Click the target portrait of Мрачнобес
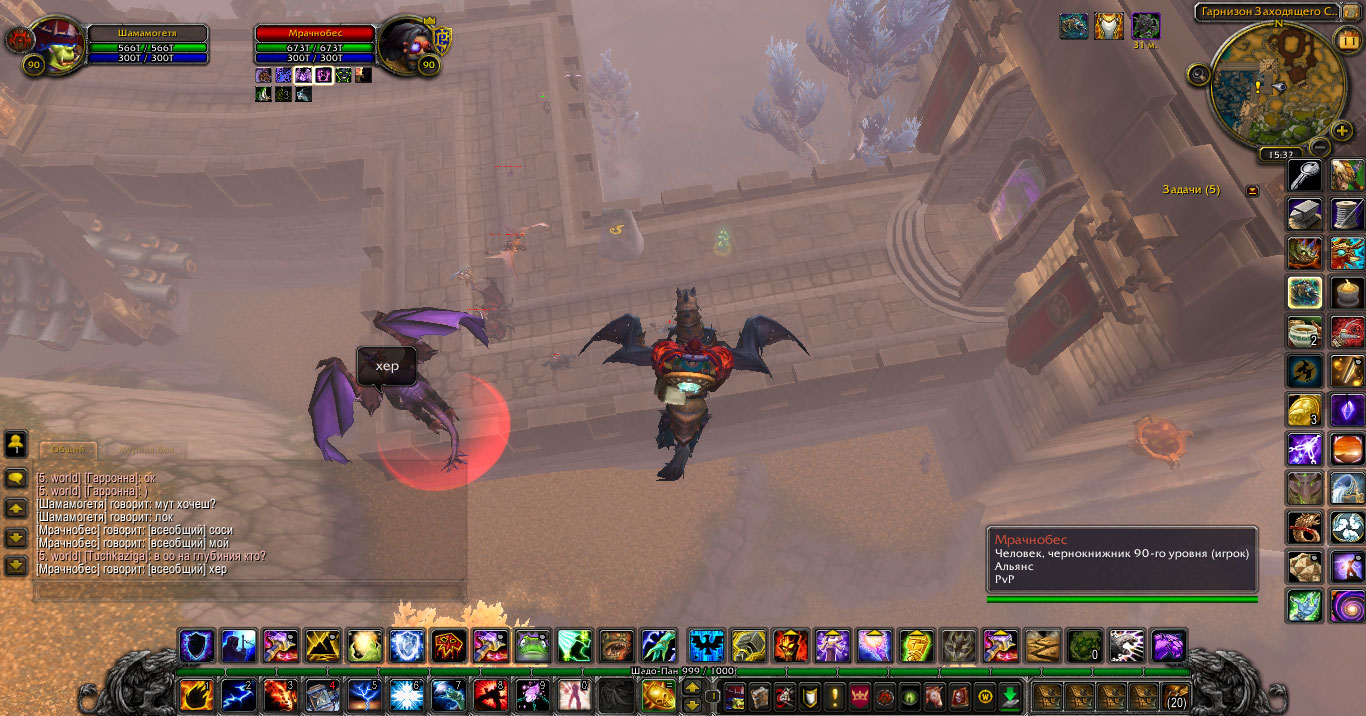 click(x=405, y=45)
